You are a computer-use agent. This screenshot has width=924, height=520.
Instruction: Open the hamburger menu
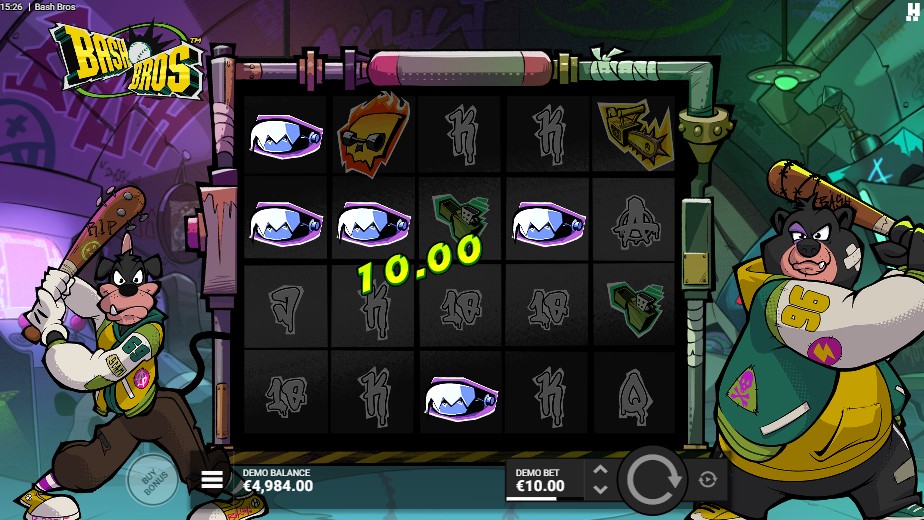pyautogui.click(x=212, y=480)
